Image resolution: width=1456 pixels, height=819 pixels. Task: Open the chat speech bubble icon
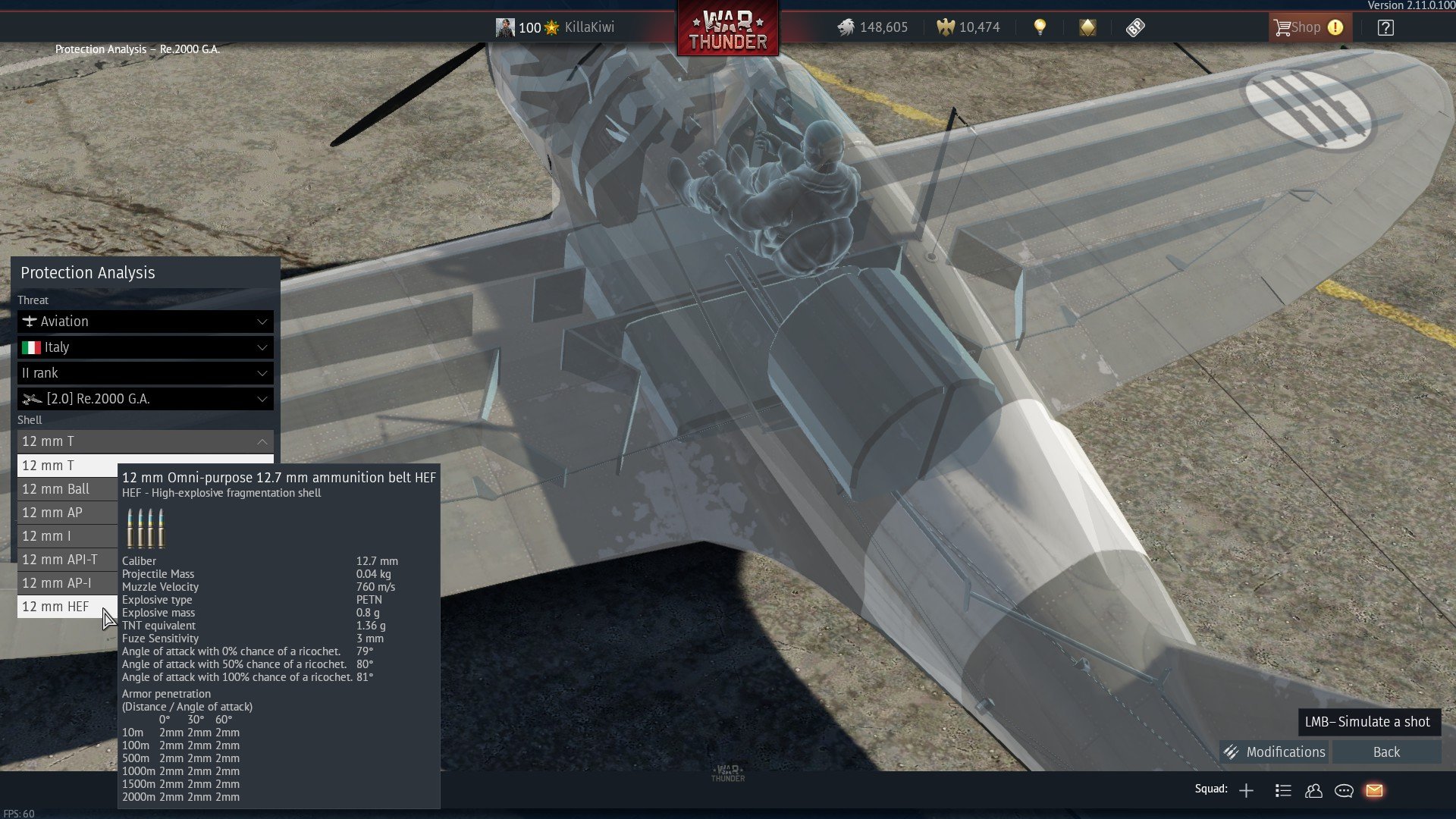click(1344, 791)
